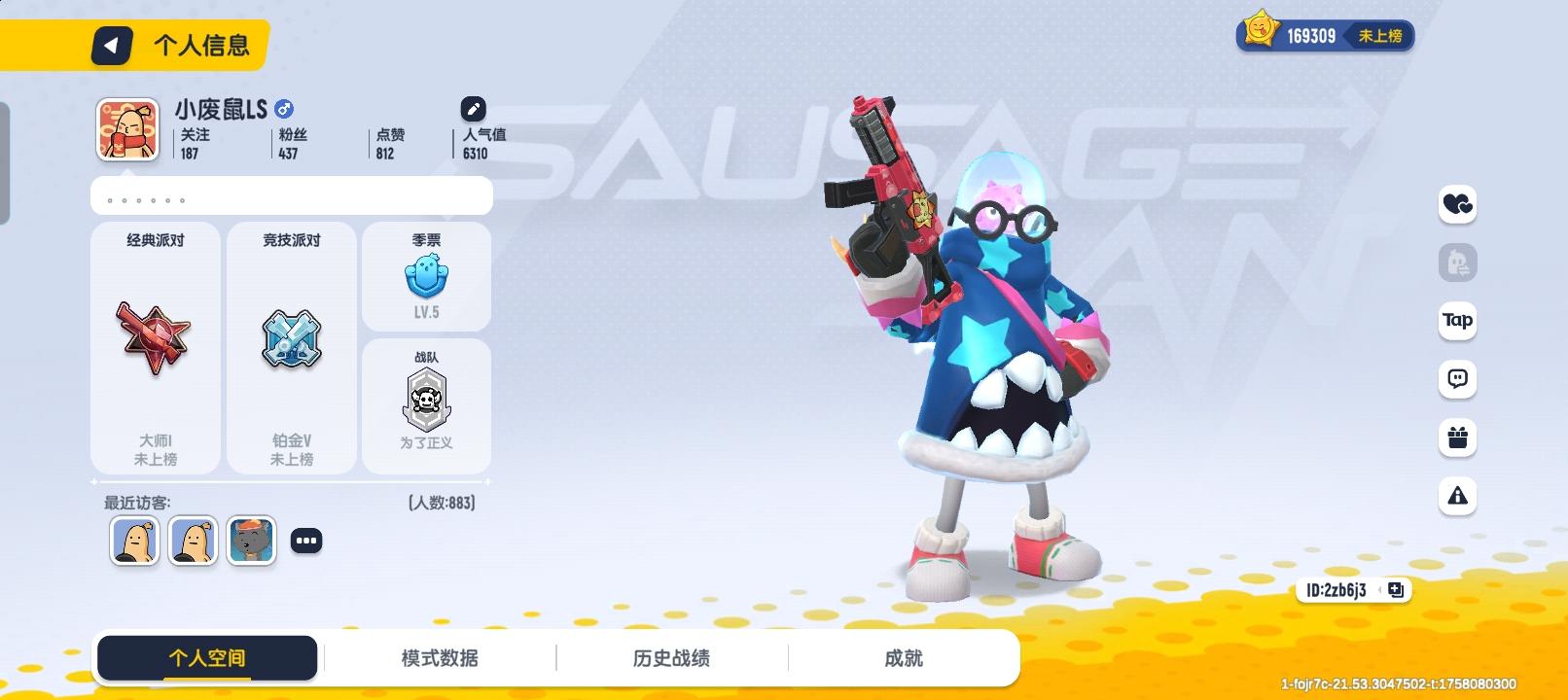Click the back arrow to leave 个人信息
This screenshot has height=700, width=1568.
pos(110,45)
